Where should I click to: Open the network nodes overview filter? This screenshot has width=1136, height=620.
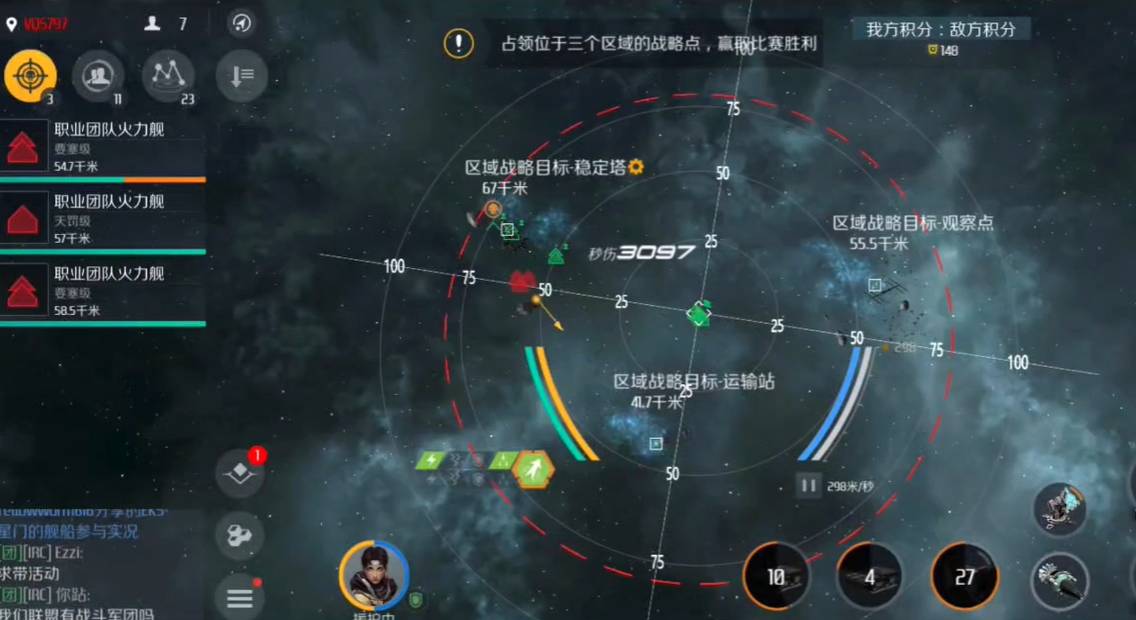[x=168, y=76]
